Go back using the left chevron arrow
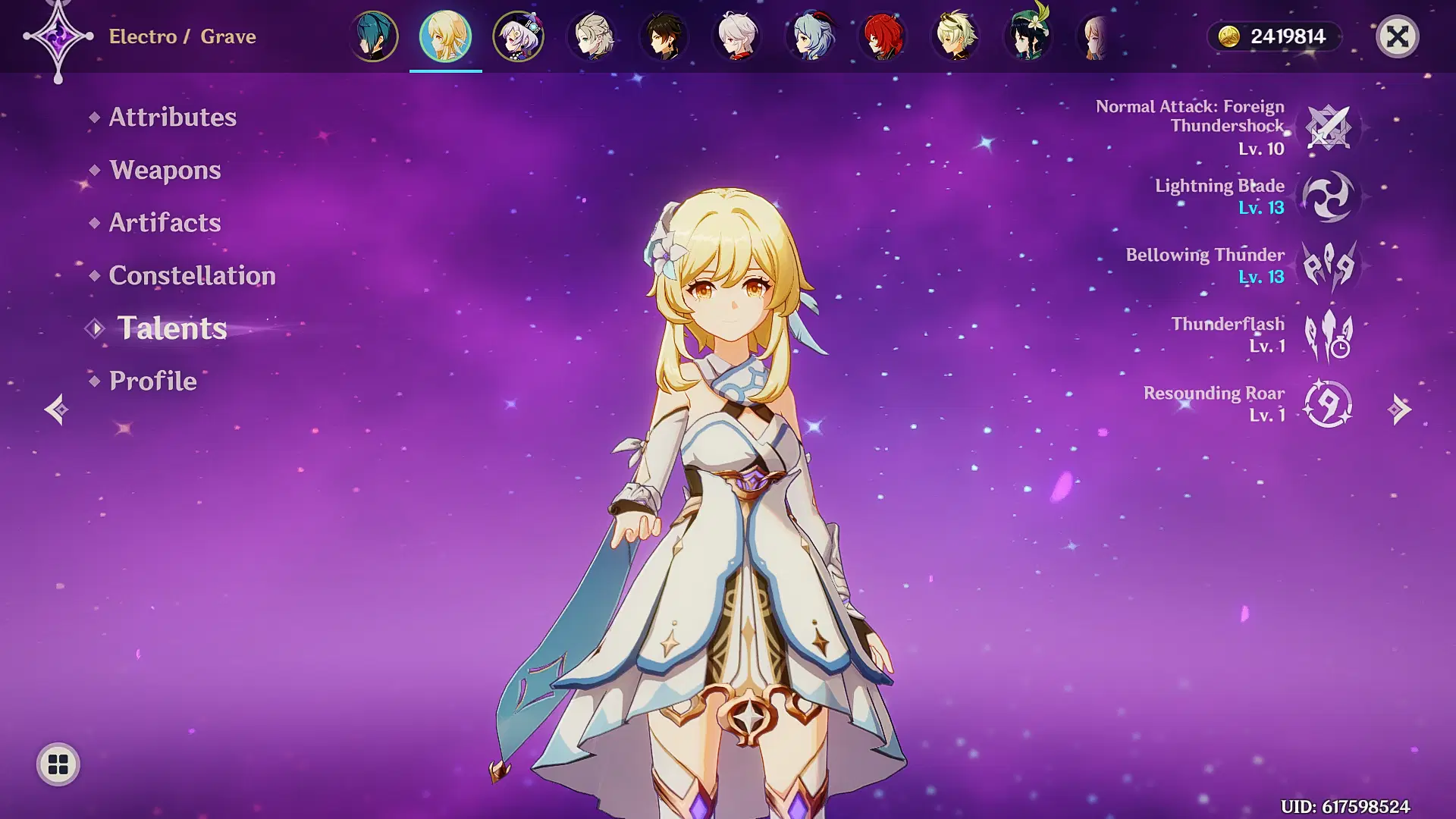This screenshot has height=819, width=1456. point(54,409)
